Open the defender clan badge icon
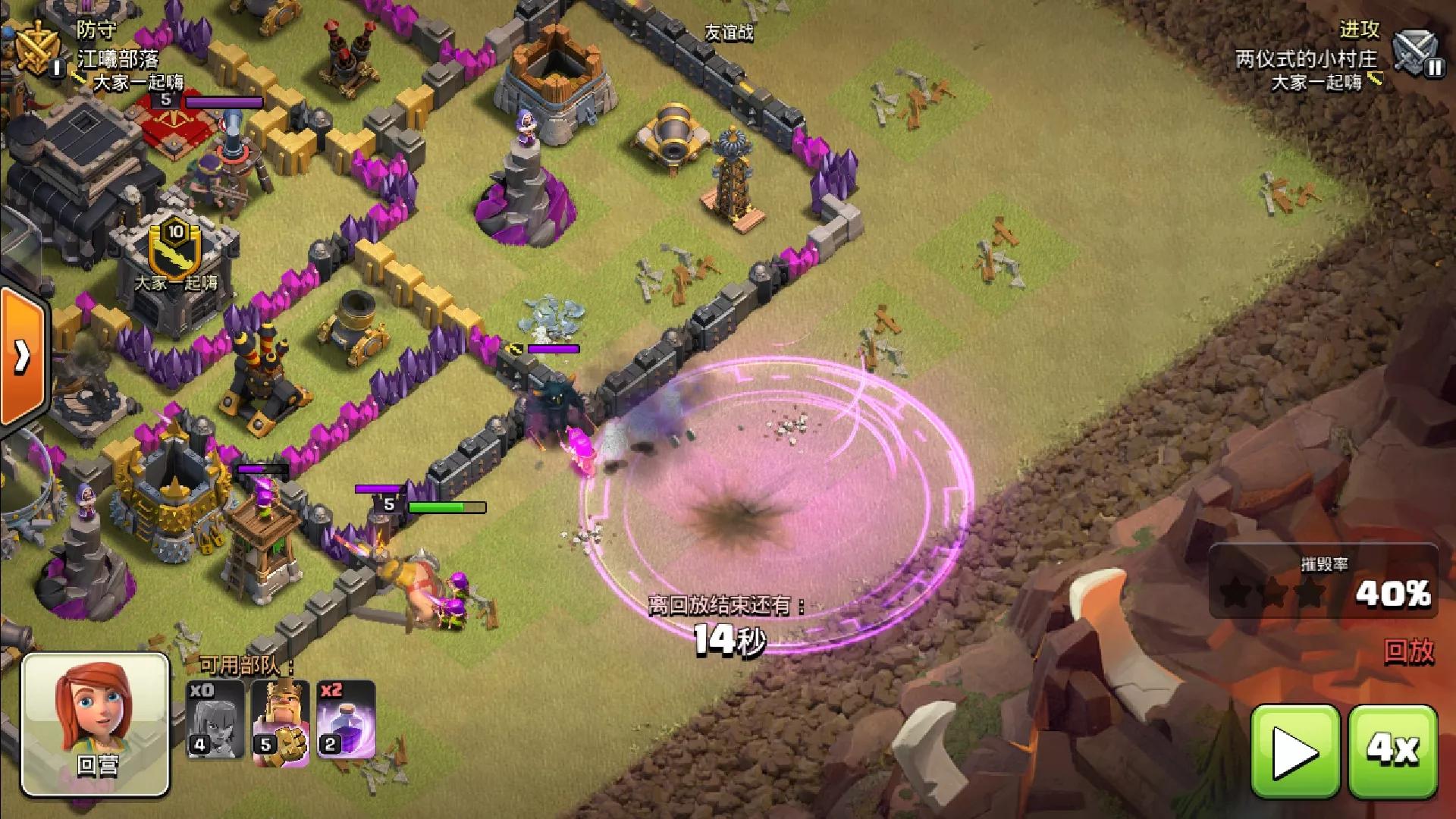The image size is (1456, 819). [35, 47]
